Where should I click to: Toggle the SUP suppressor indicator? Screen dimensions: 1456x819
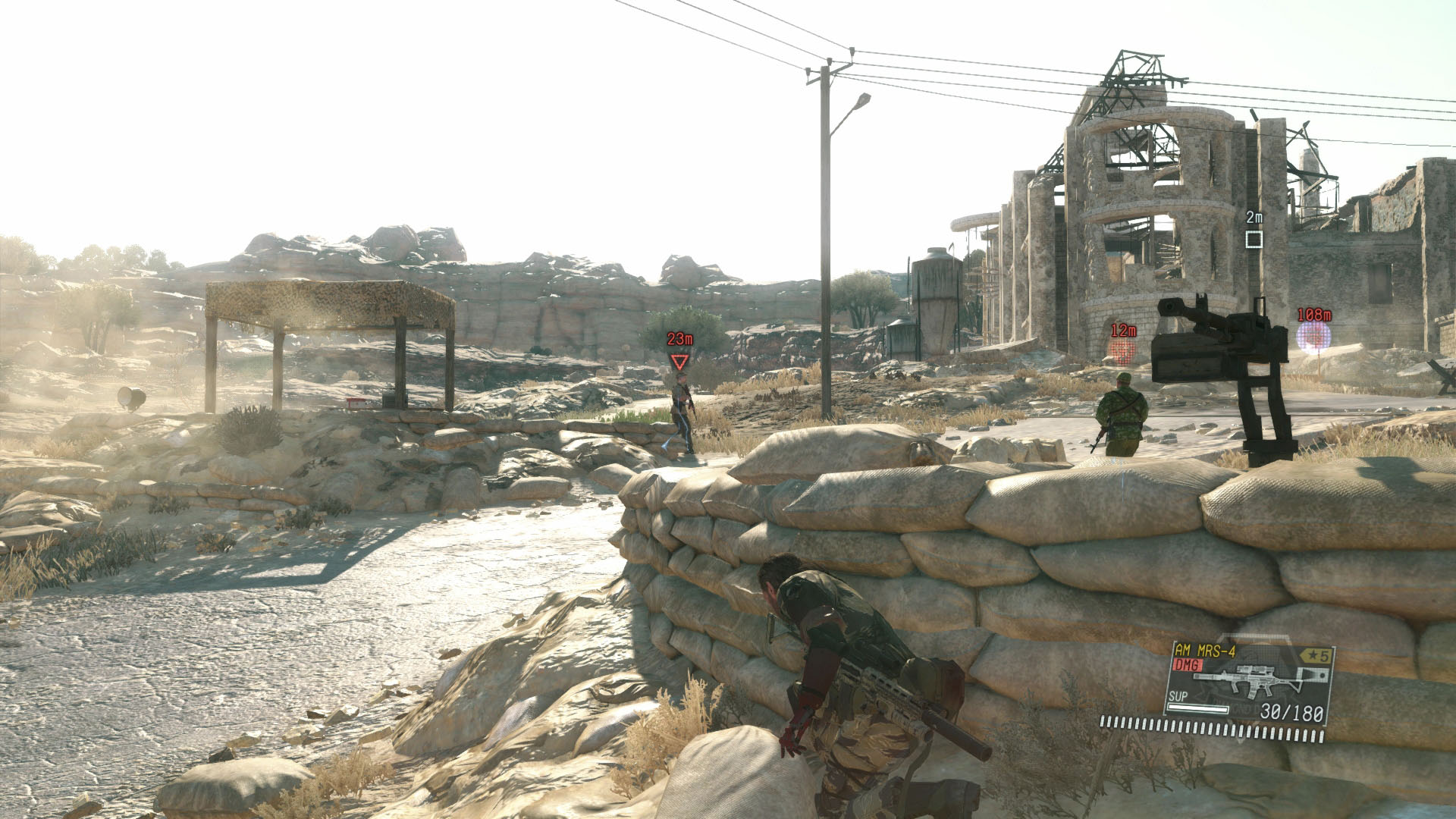pyautogui.click(x=1177, y=697)
